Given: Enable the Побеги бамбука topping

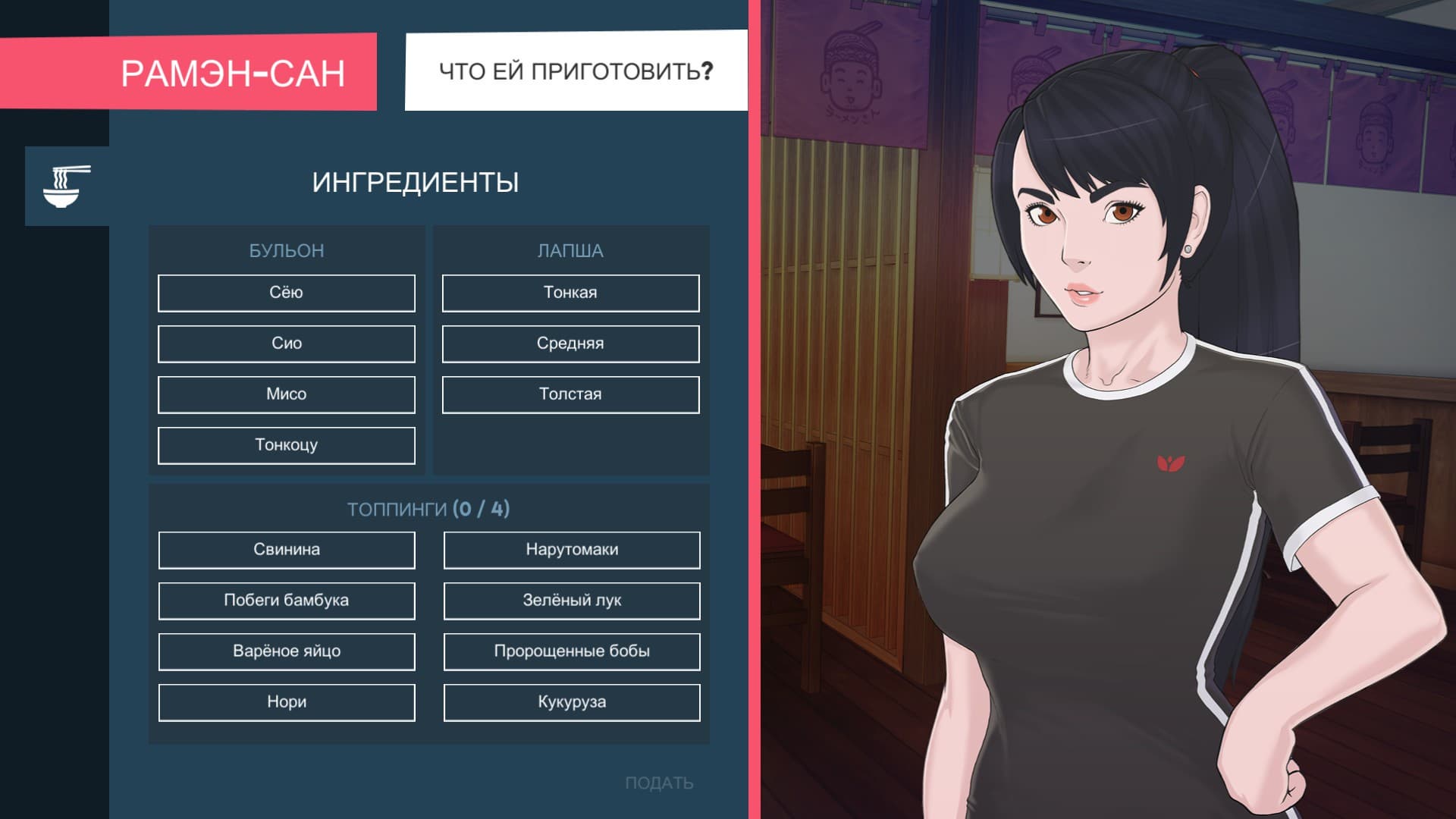Looking at the screenshot, I should (x=286, y=601).
